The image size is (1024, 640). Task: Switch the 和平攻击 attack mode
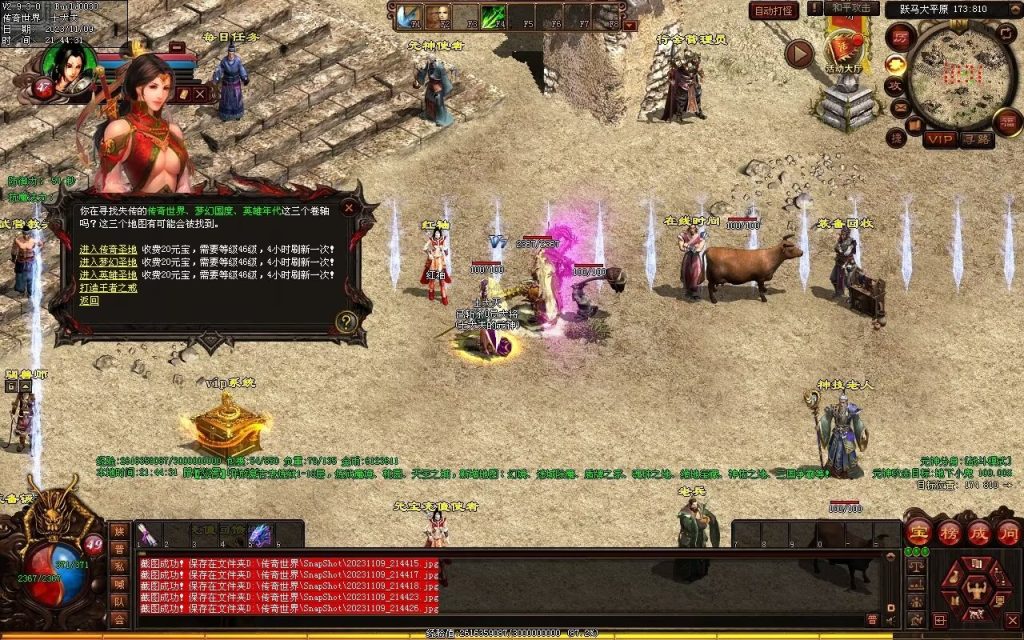854,9
